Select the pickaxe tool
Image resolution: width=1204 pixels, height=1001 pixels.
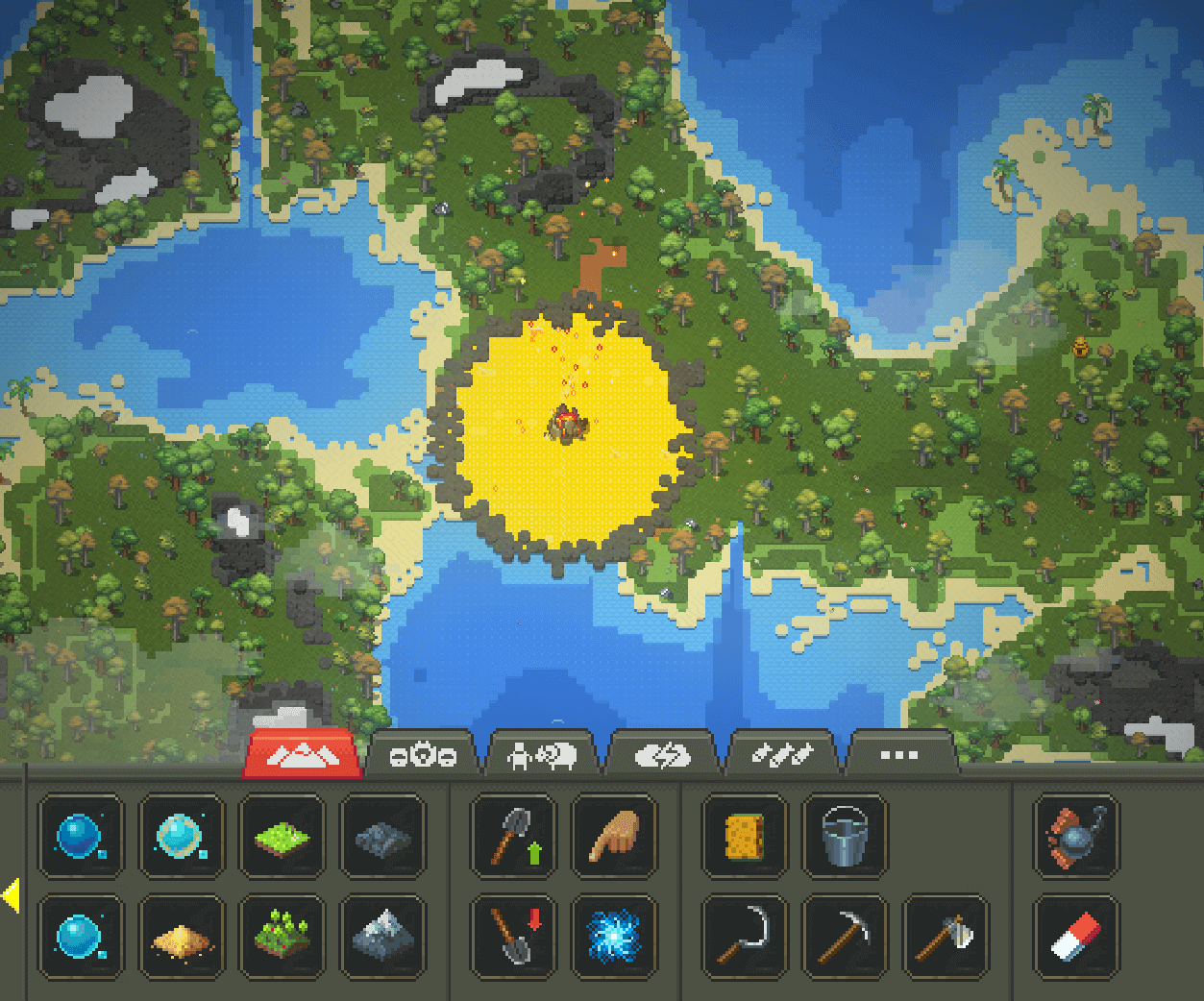point(846,938)
